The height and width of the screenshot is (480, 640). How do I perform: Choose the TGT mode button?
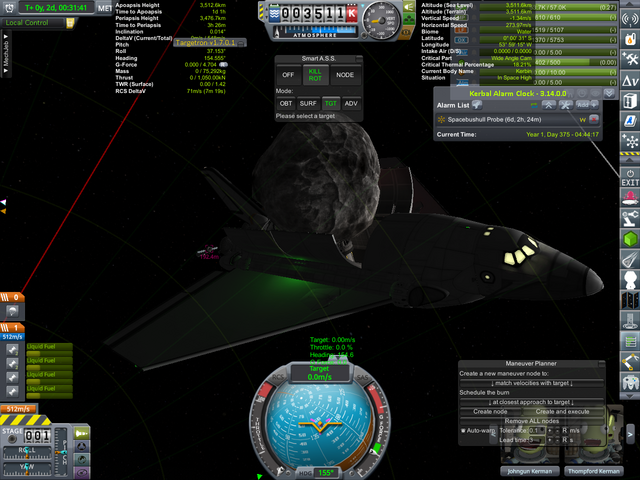pos(331,103)
